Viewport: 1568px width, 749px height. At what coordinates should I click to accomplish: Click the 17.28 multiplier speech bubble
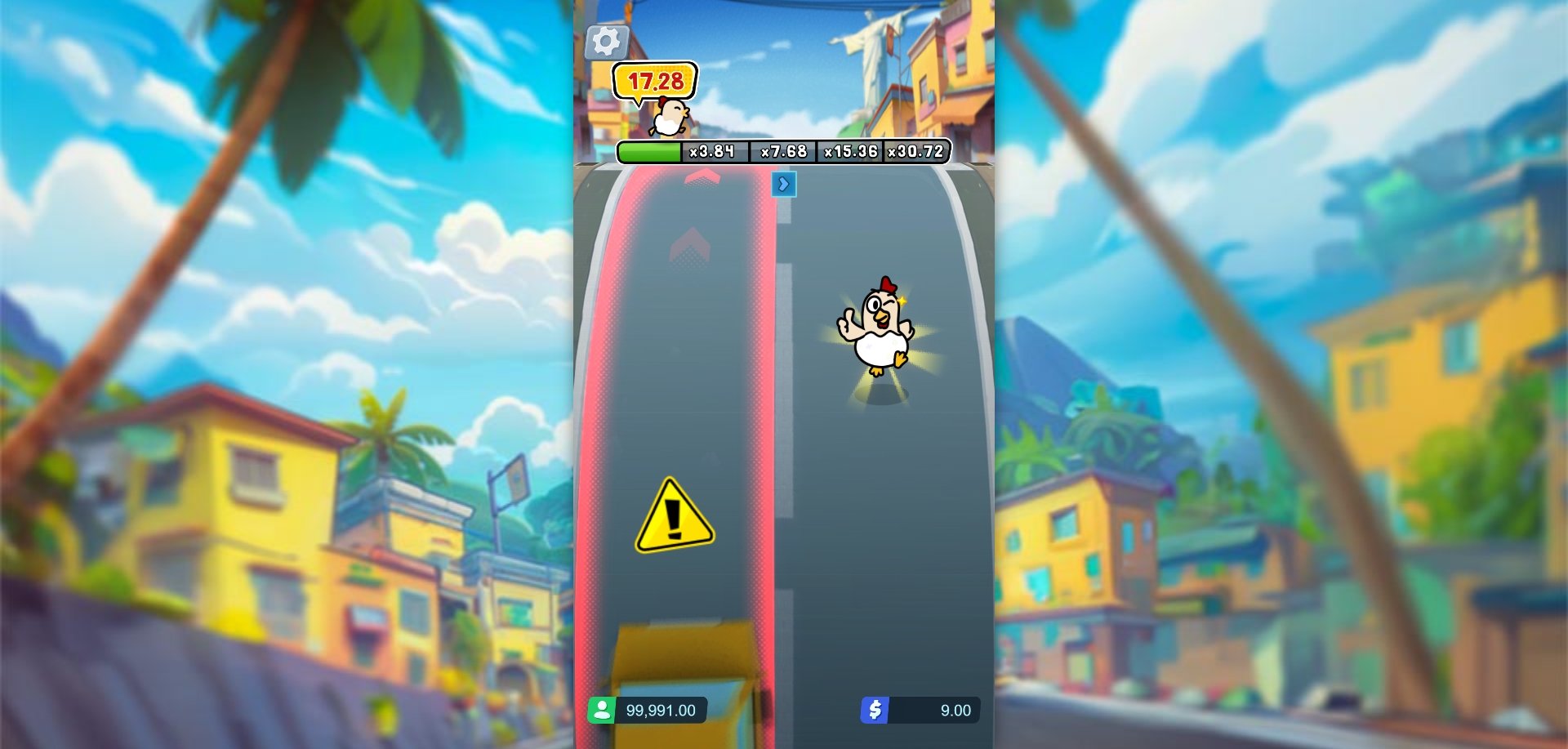pyautogui.click(x=654, y=81)
